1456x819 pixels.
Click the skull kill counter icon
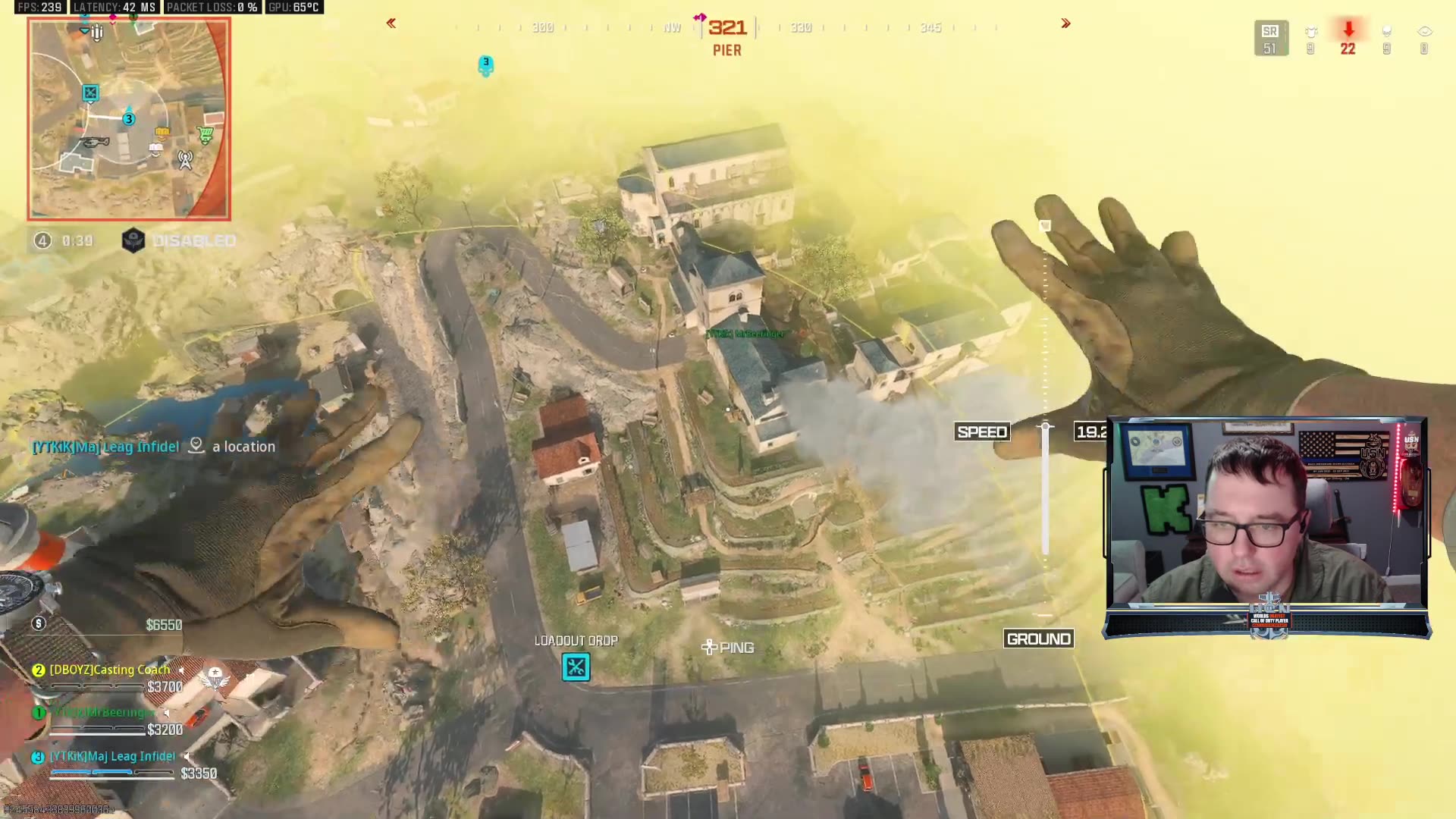click(1387, 32)
